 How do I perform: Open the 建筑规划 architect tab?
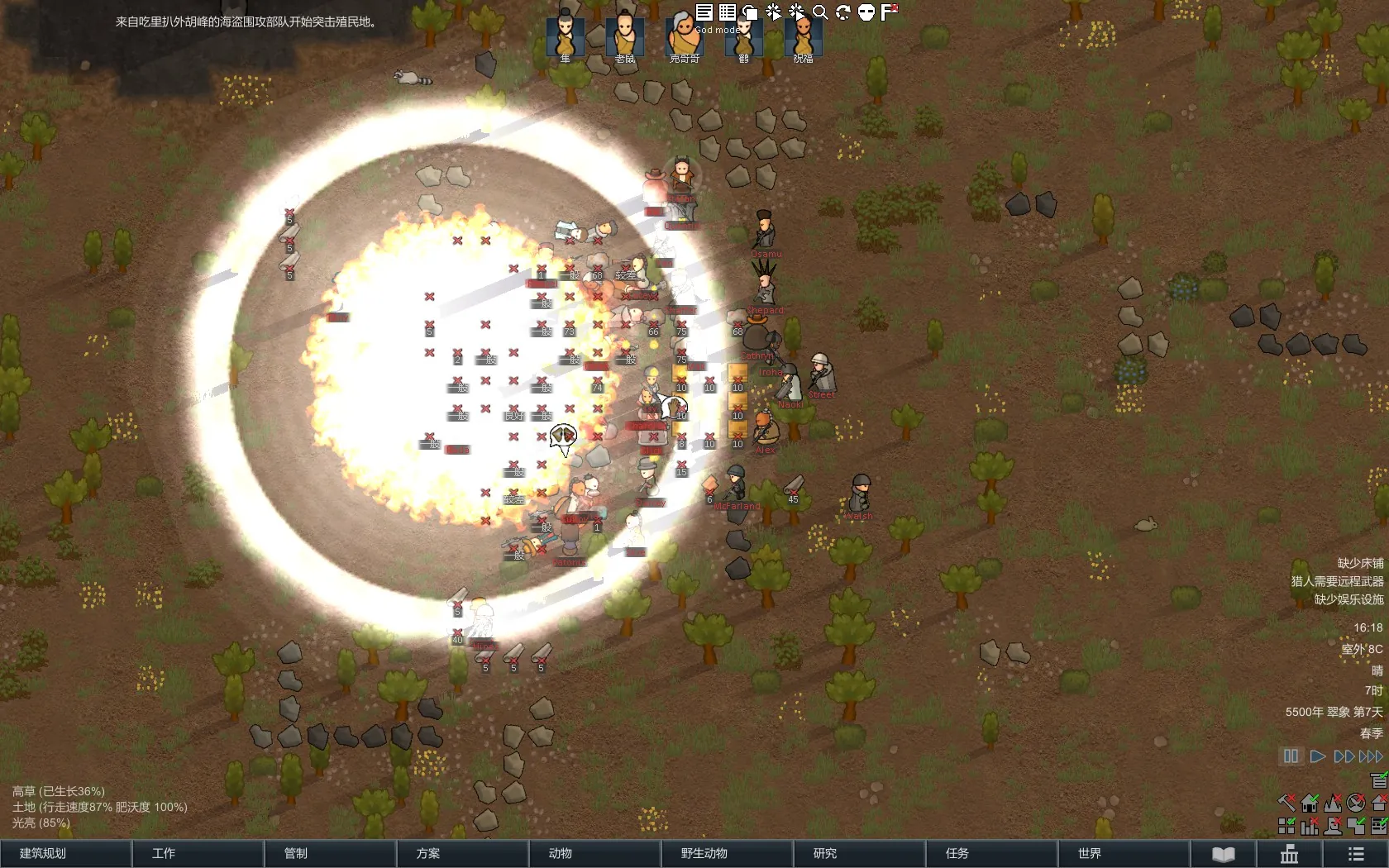[x=66, y=853]
